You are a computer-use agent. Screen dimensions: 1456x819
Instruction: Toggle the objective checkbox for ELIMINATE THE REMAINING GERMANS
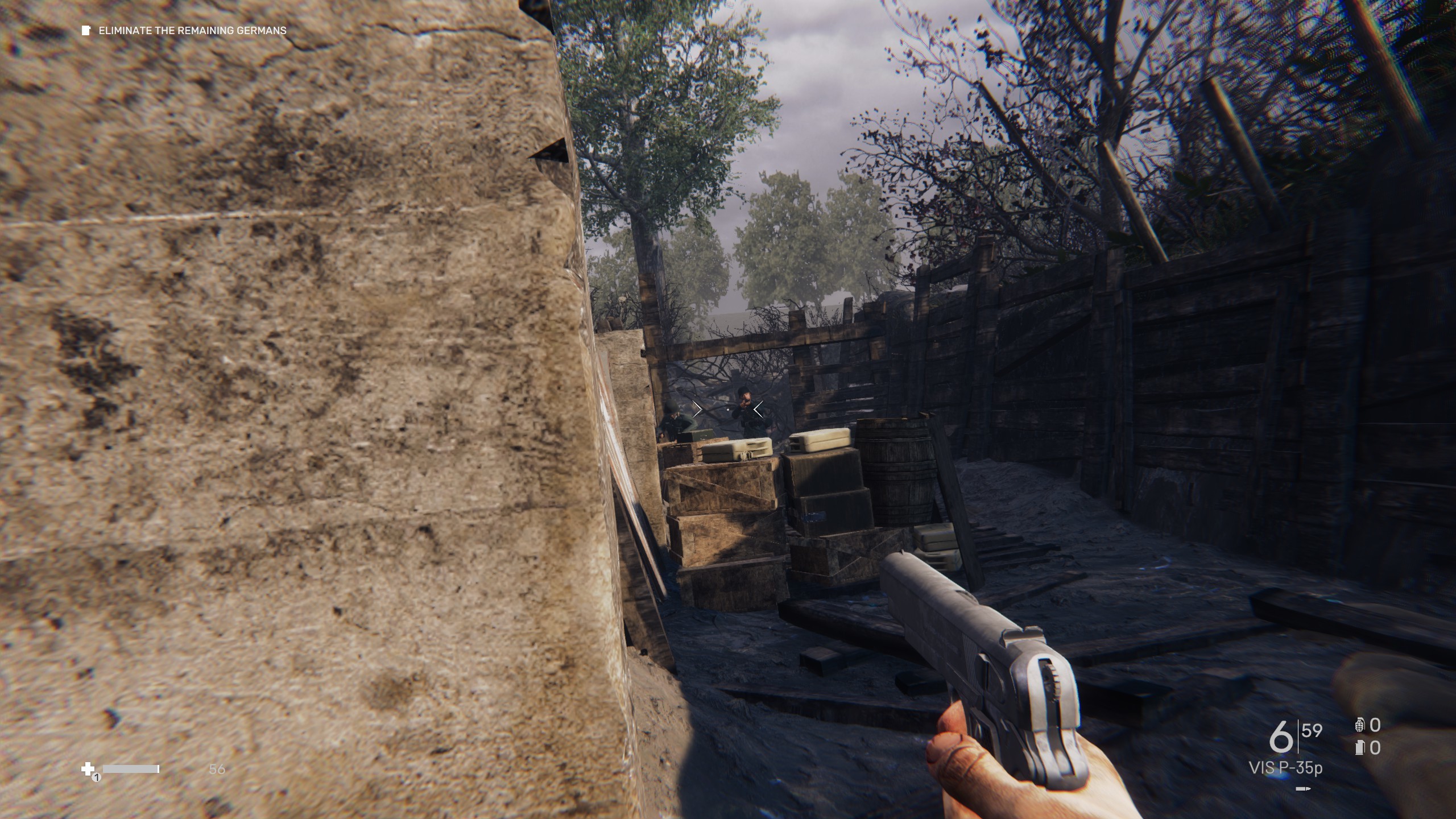pos(87,31)
